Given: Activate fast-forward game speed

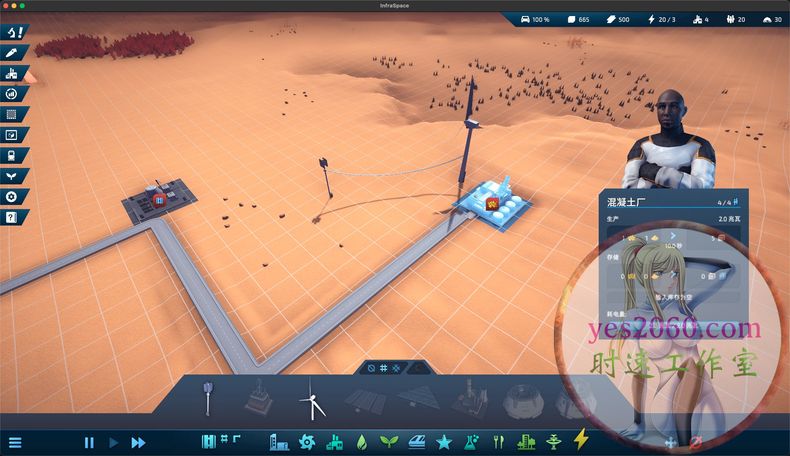Looking at the screenshot, I should (x=138, y=442).
